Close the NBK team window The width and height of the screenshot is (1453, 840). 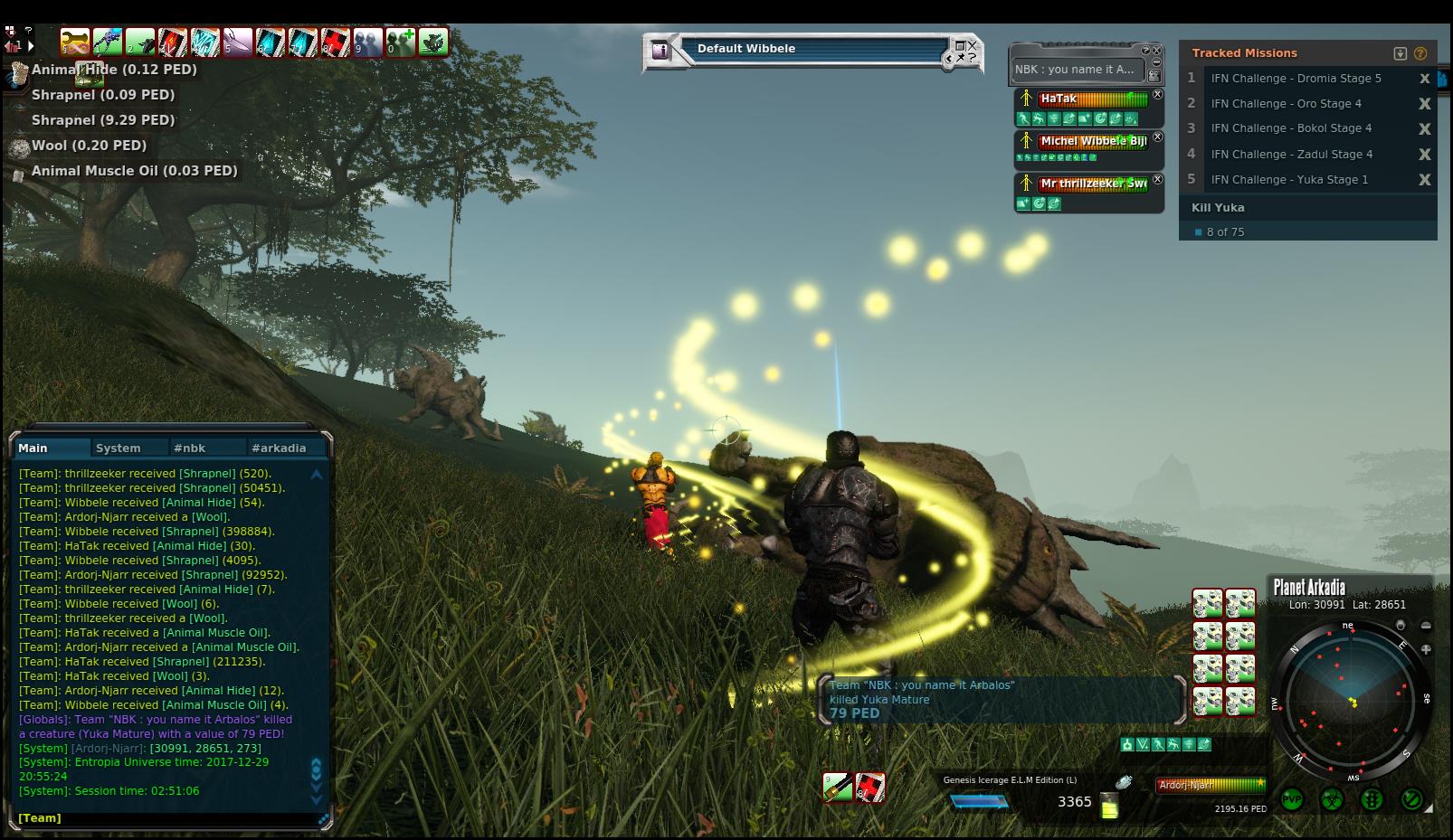(1156, 51)
